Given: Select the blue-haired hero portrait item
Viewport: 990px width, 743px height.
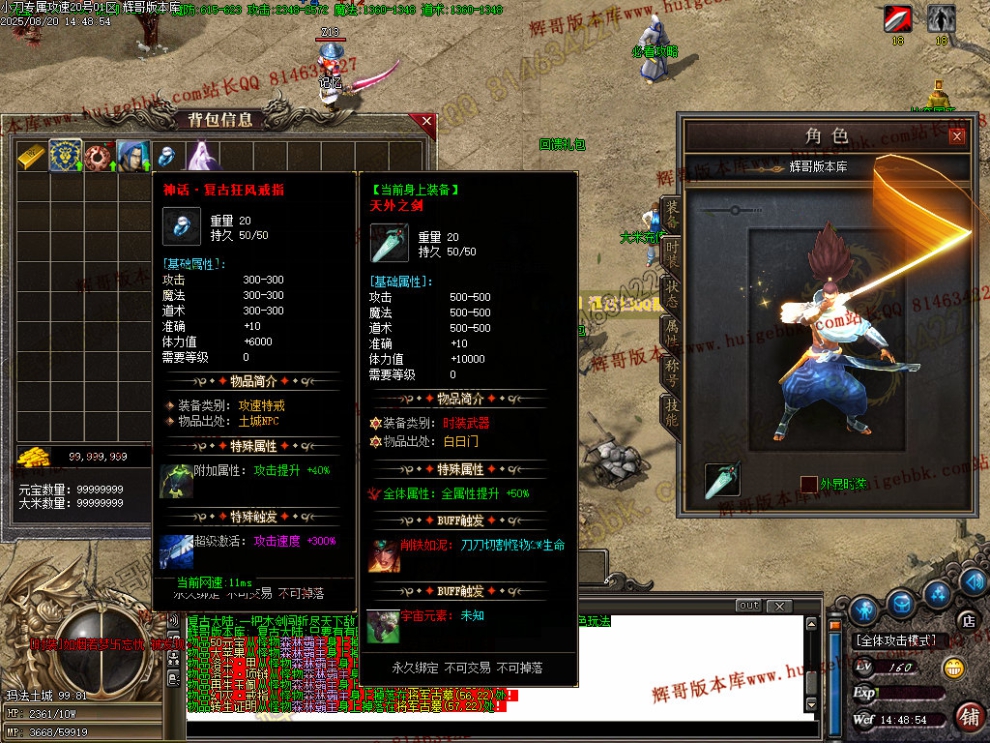Looking at the screenshot, I should 133,156.
